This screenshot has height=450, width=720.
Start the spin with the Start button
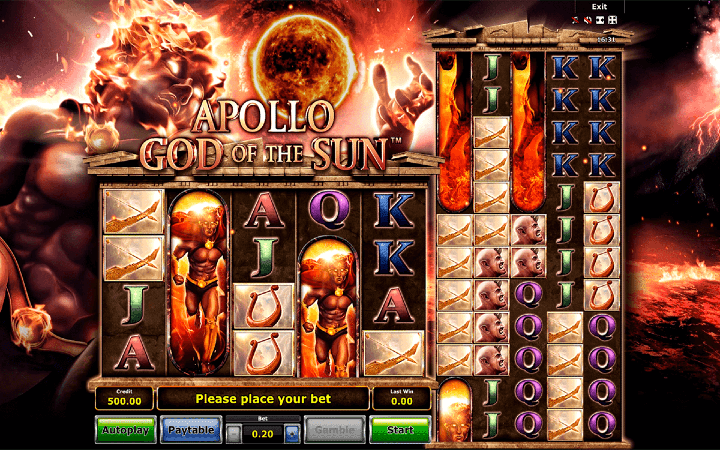point(399,430)
